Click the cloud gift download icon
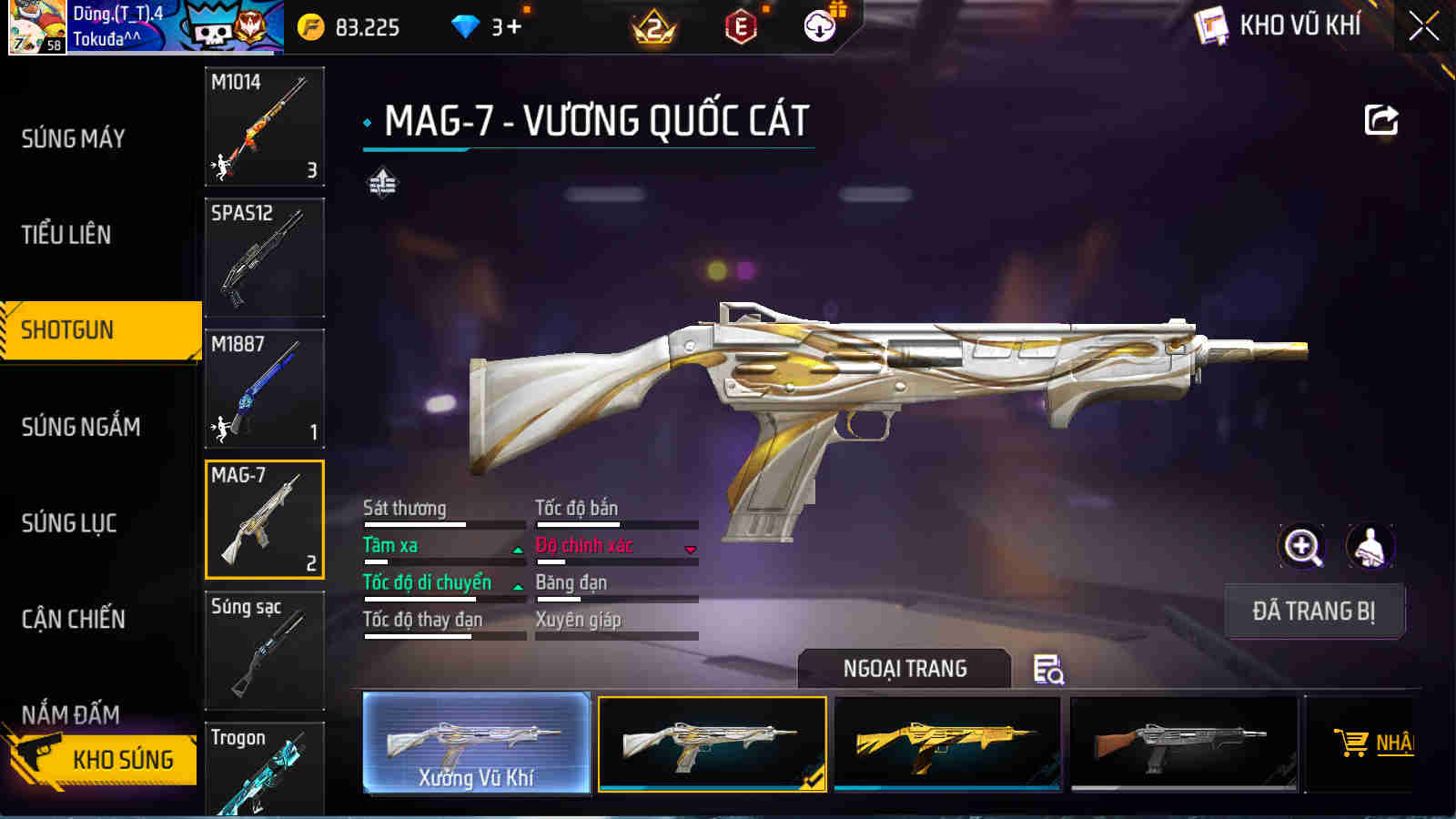 818,27
